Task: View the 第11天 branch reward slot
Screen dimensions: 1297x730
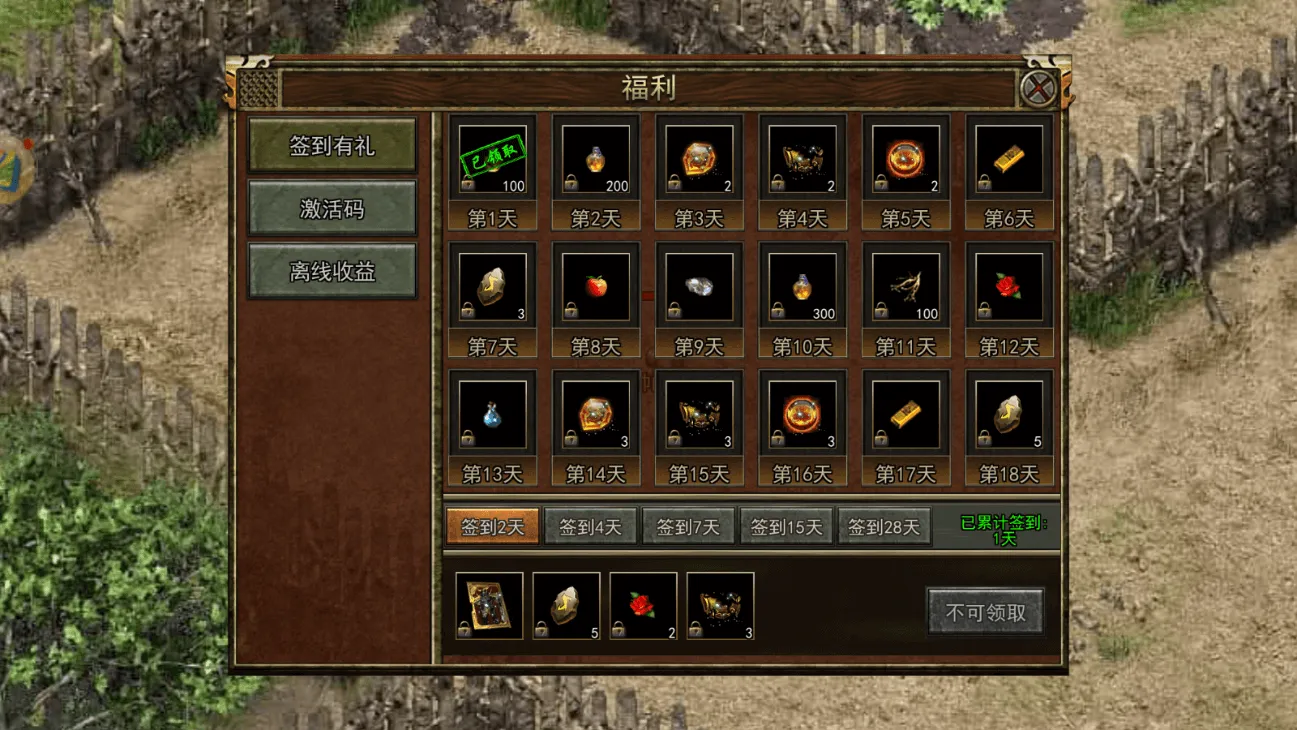Action: (x=905, y=286)
